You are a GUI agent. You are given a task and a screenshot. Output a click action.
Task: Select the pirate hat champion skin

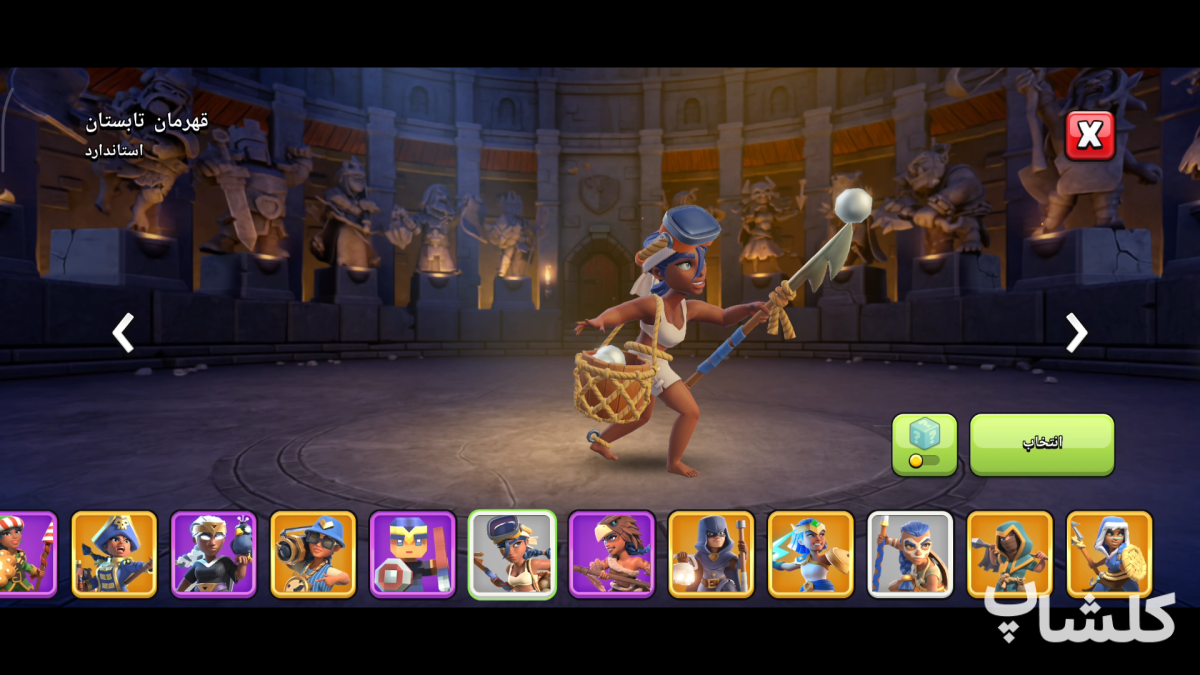[114, 554]
